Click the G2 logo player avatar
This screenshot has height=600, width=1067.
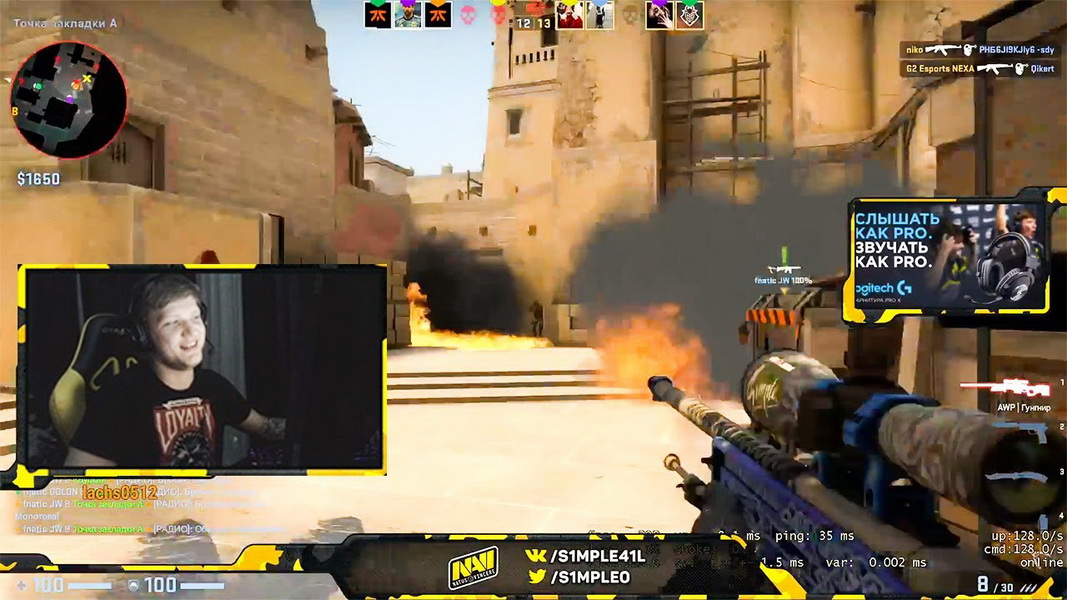pyautogui.click(x=690, y=15)
